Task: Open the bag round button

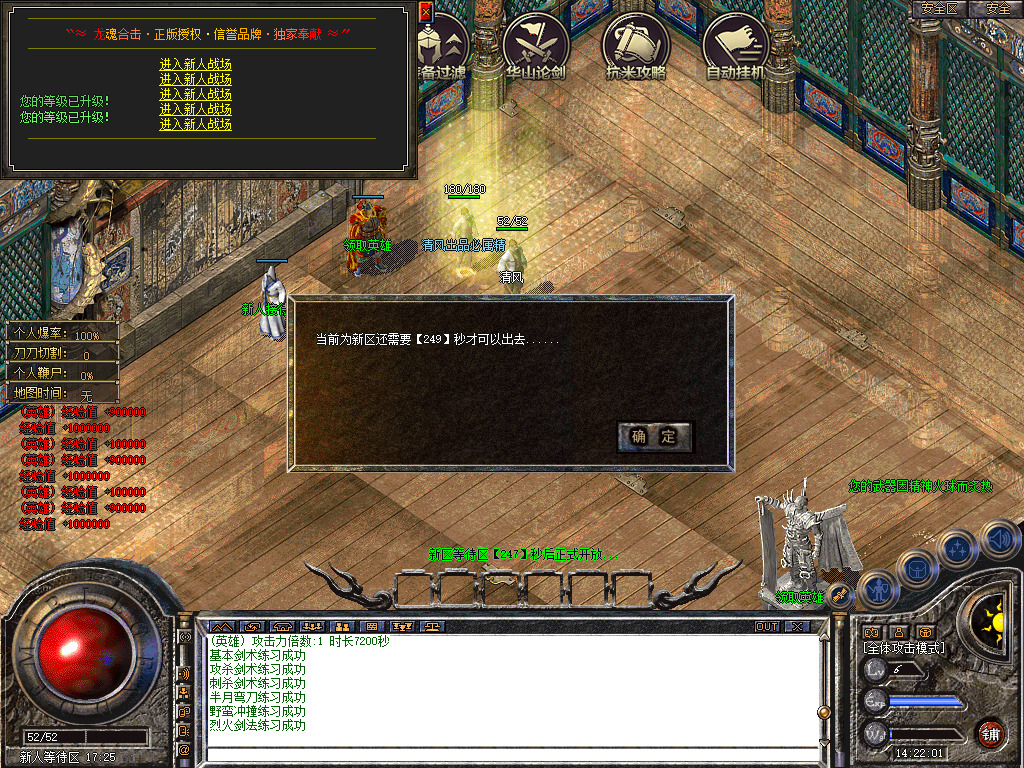Action: 916,568
